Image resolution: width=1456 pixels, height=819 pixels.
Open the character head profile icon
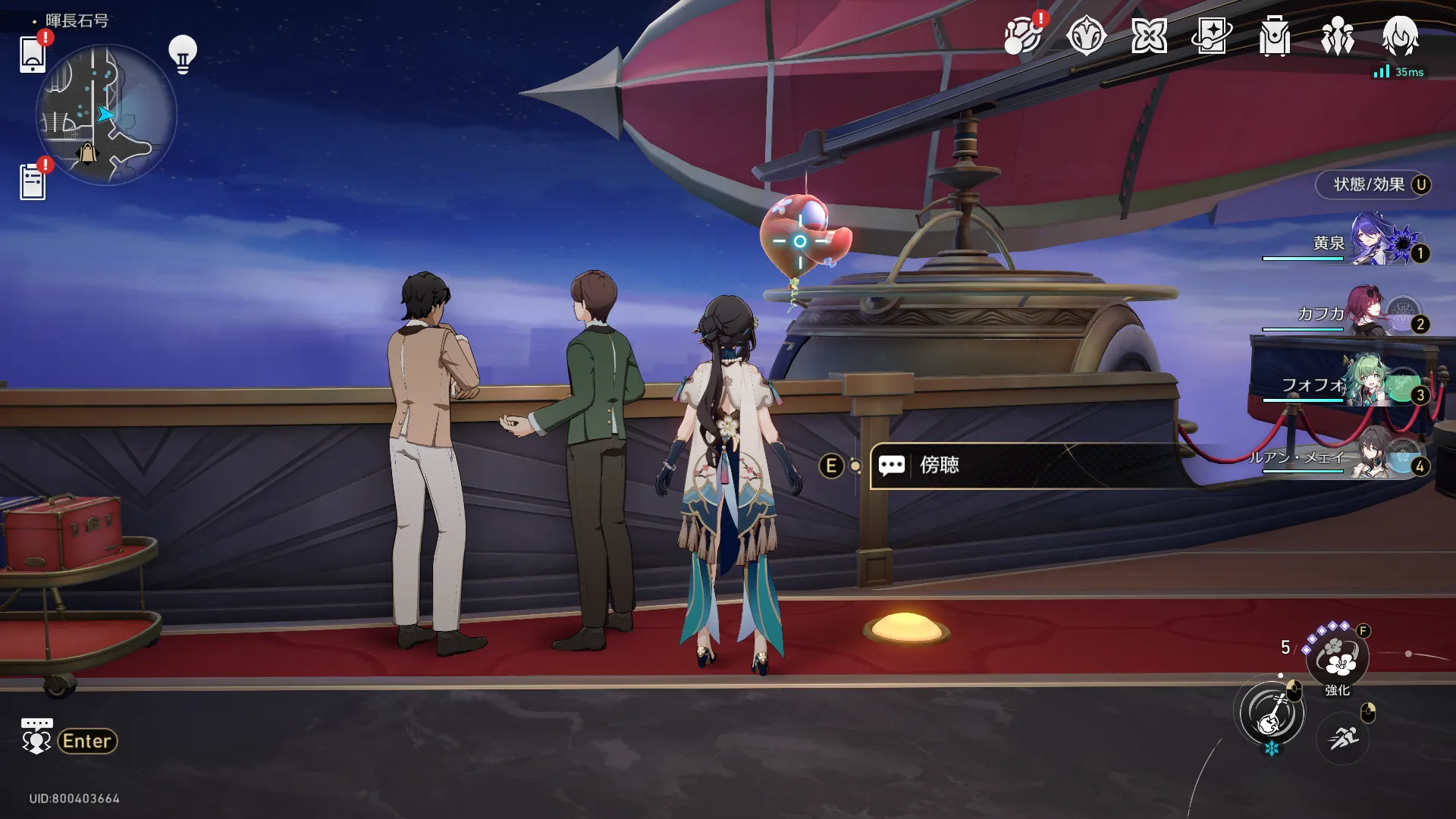coord(1400,36)
